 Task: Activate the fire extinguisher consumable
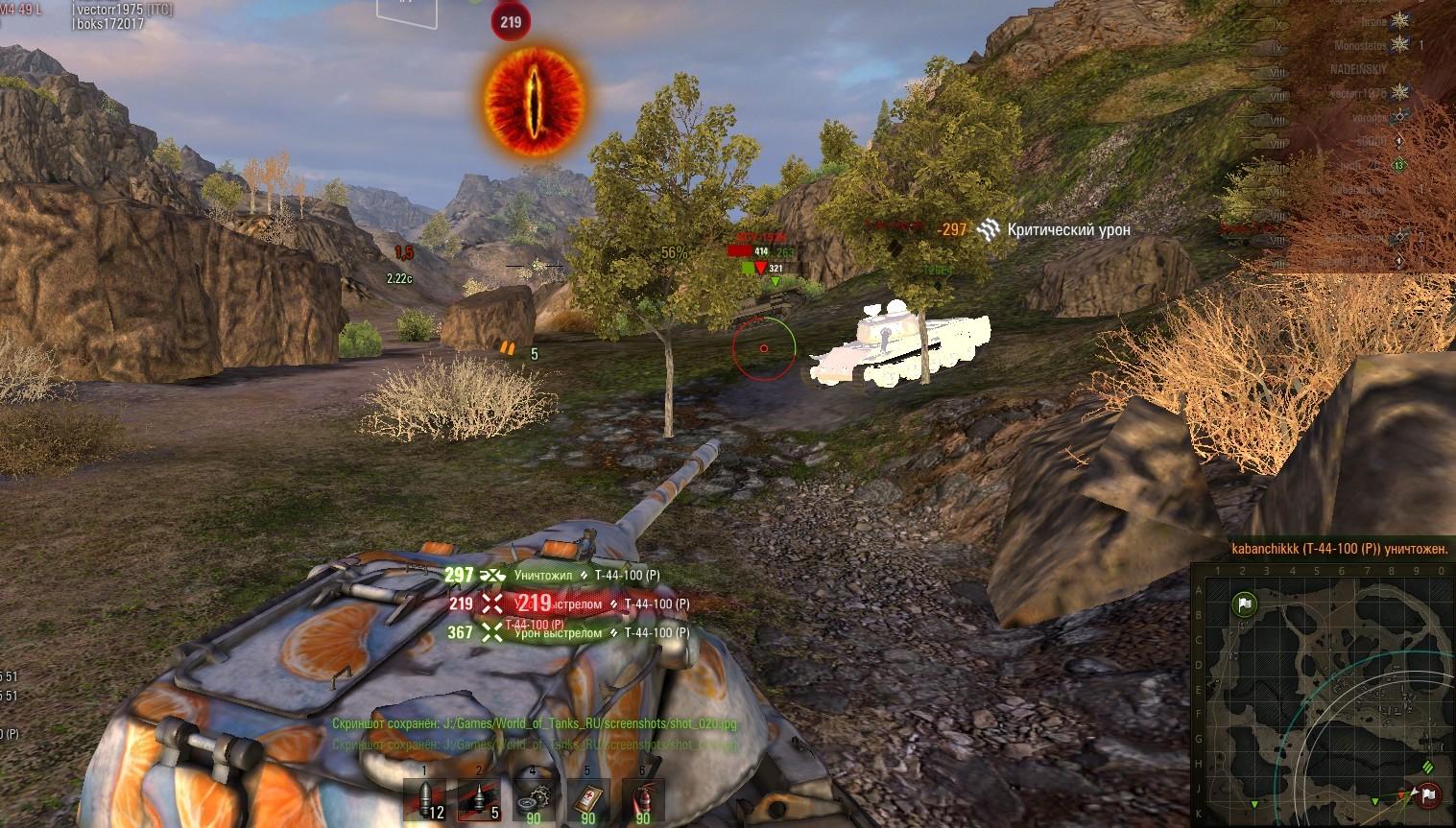pyautogui.click(x=642, y=799)
